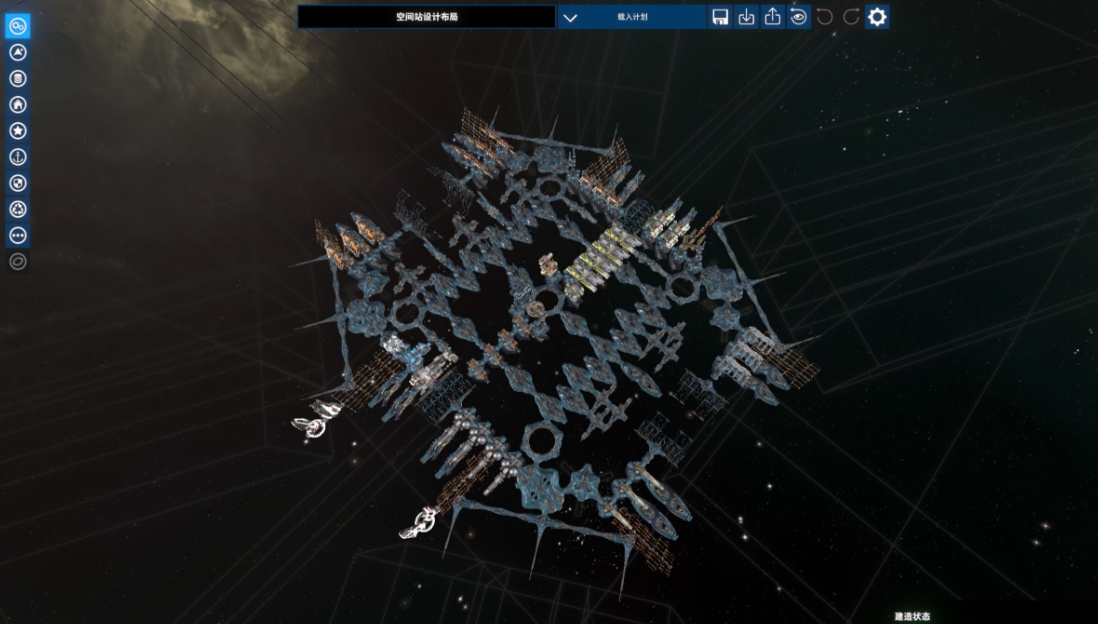This screenshot has width=1098, height=624.
Task: Select the production modules gears category
Action: point(17,26)
